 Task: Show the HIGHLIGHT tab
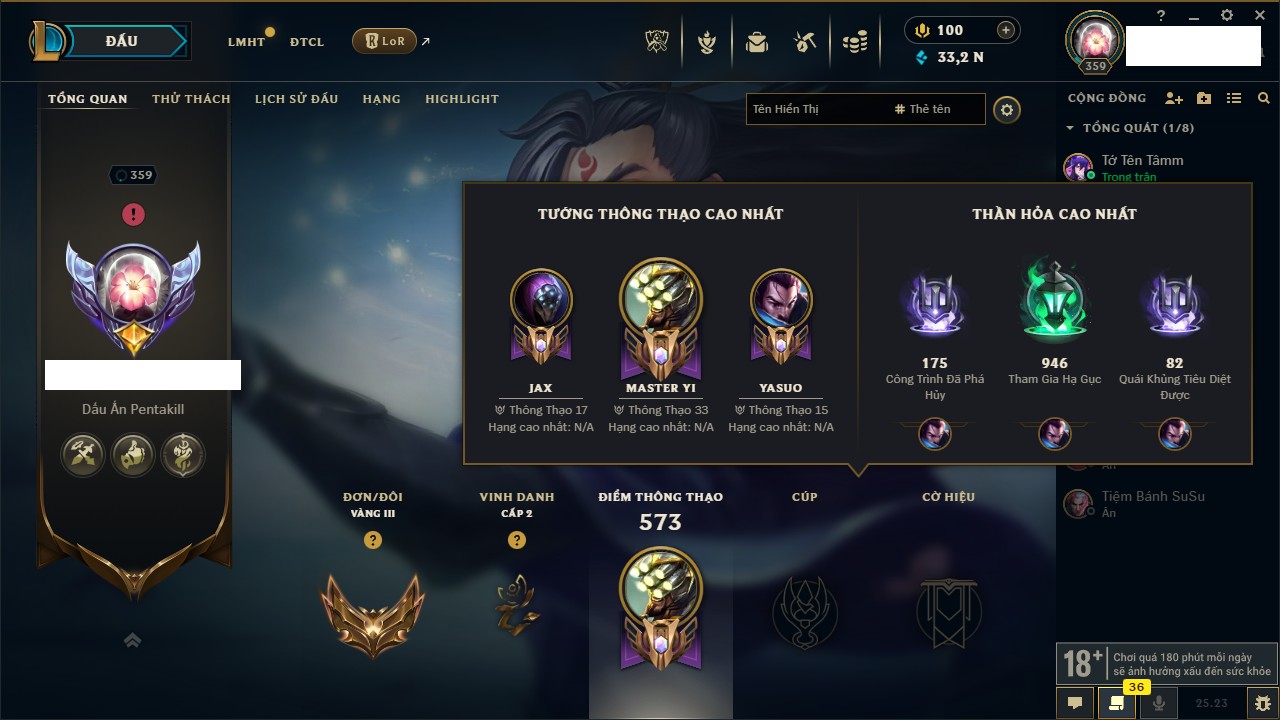click(461, 99)
